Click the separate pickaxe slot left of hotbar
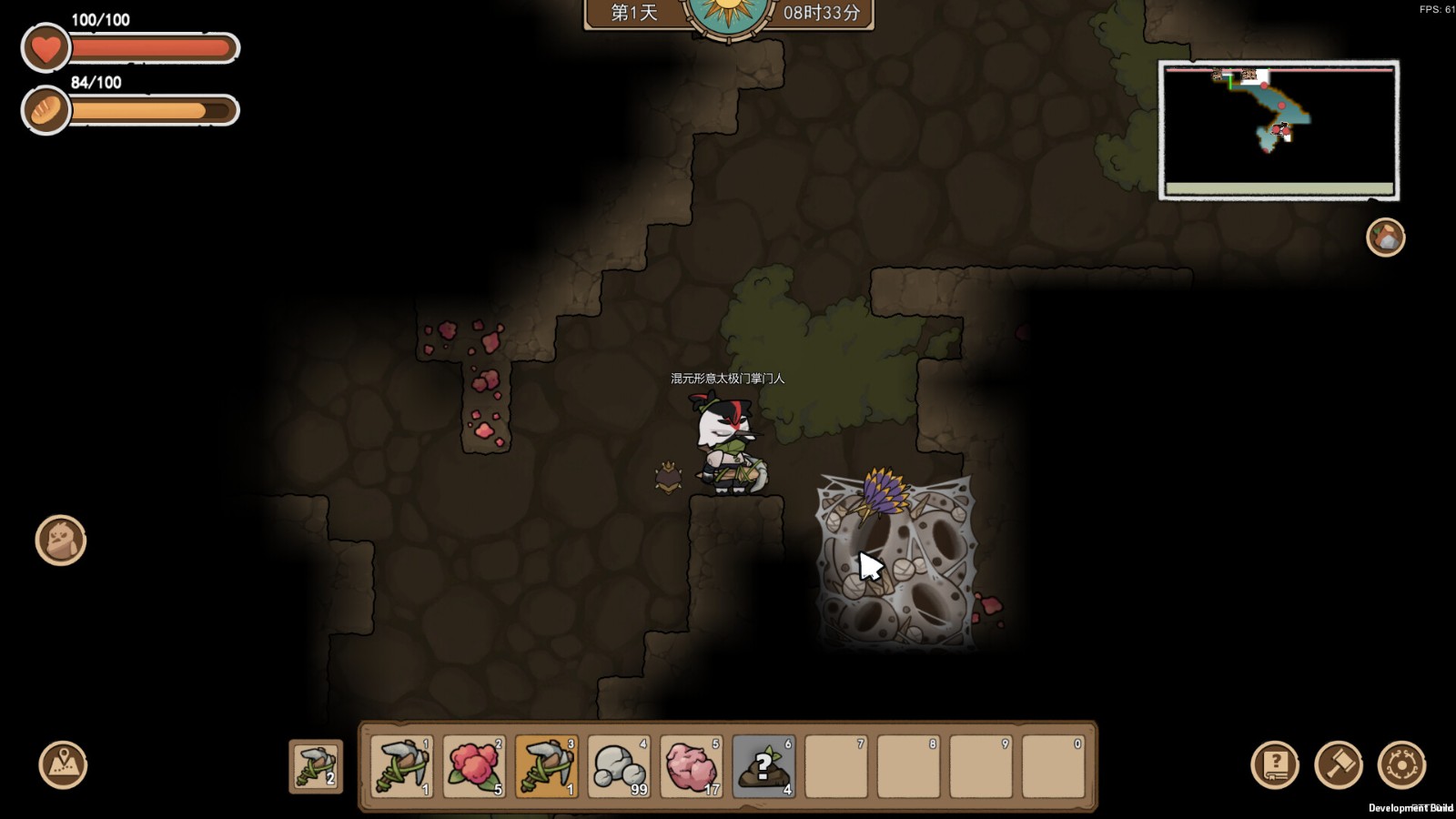 (316, 766)
